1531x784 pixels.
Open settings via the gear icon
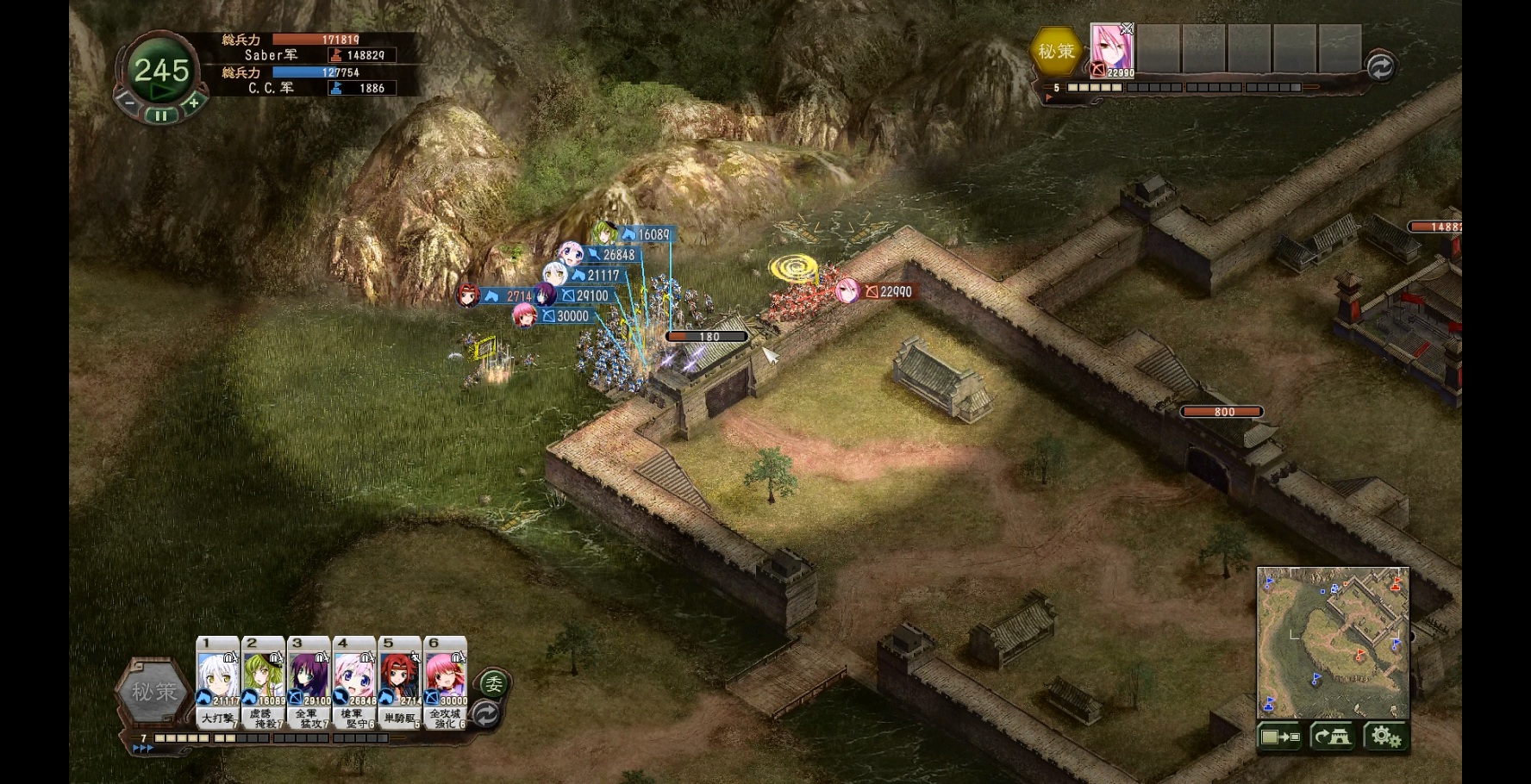click(x=1385, y=737)
